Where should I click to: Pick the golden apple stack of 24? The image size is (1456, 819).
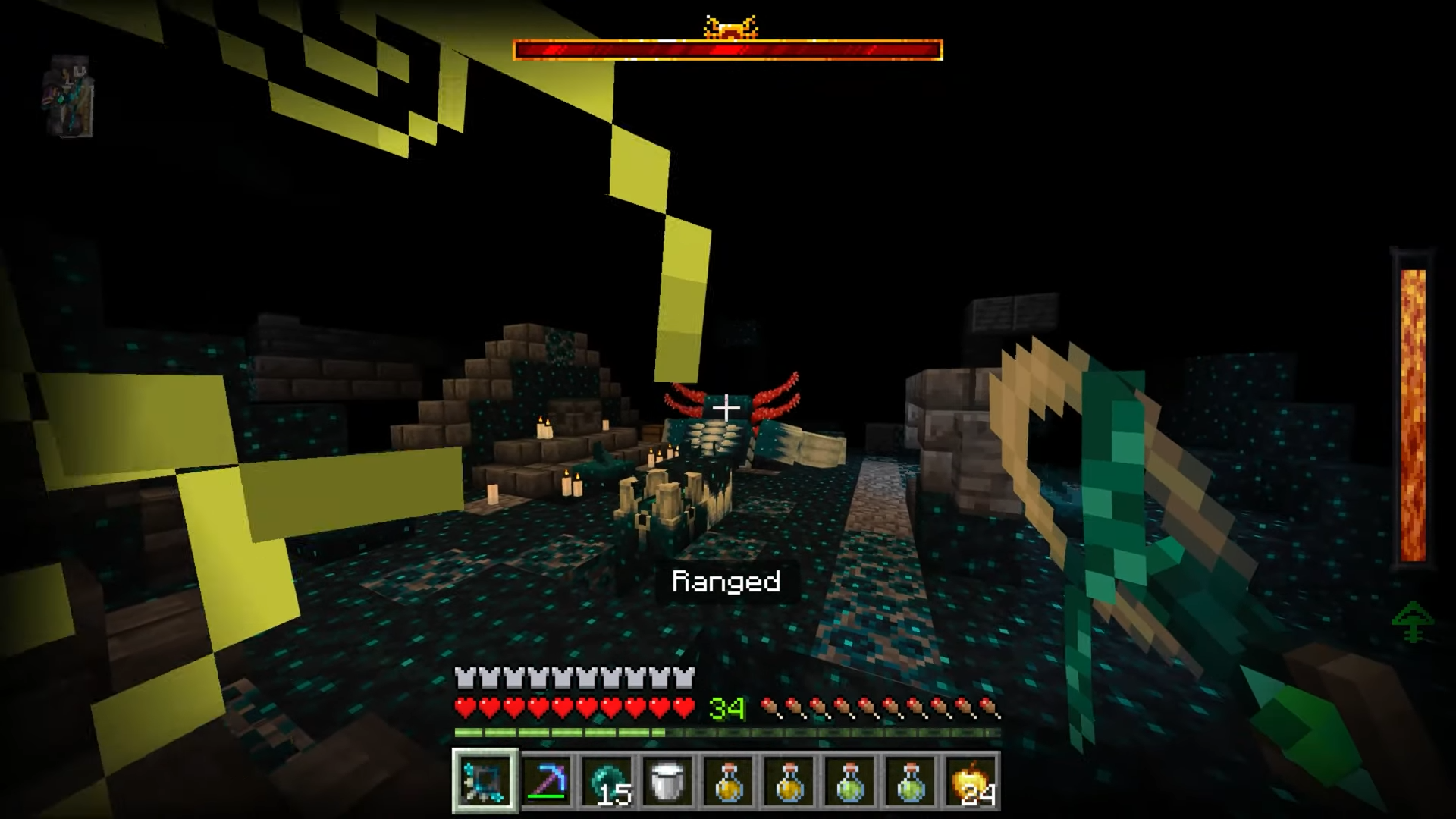click(971, 780)
